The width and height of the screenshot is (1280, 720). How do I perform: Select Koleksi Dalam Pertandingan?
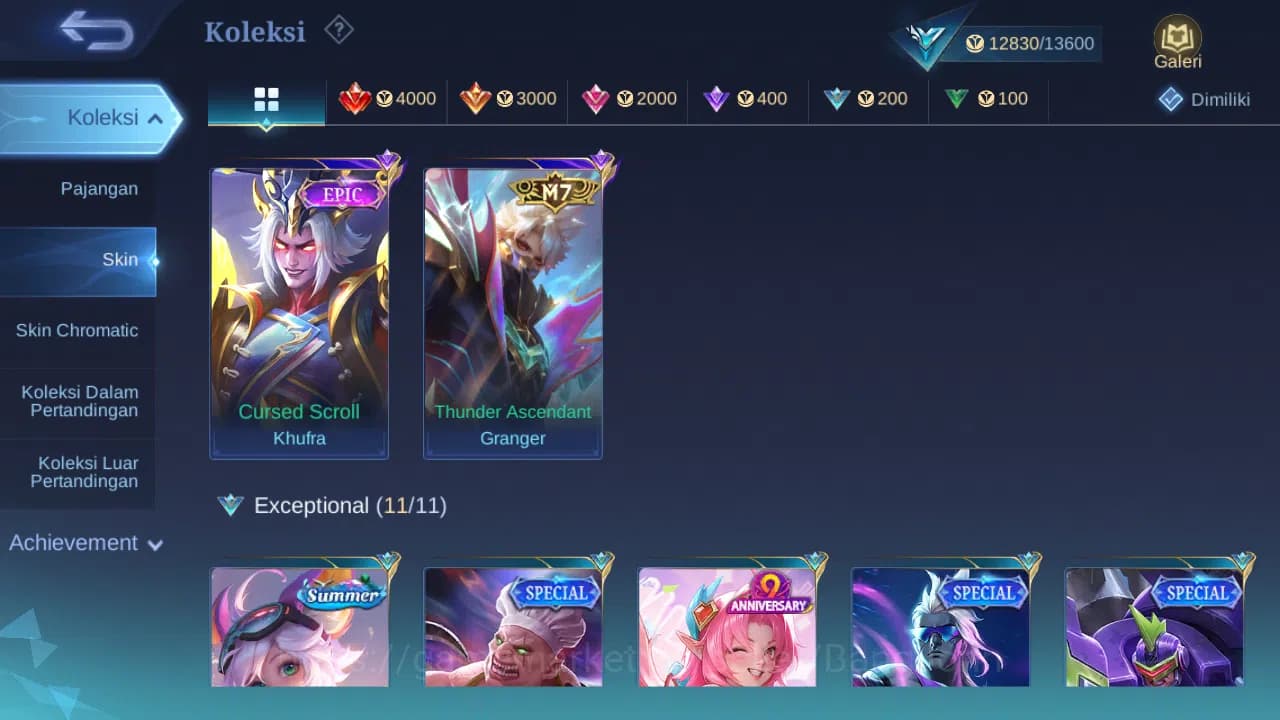click(x=78, y=401)
